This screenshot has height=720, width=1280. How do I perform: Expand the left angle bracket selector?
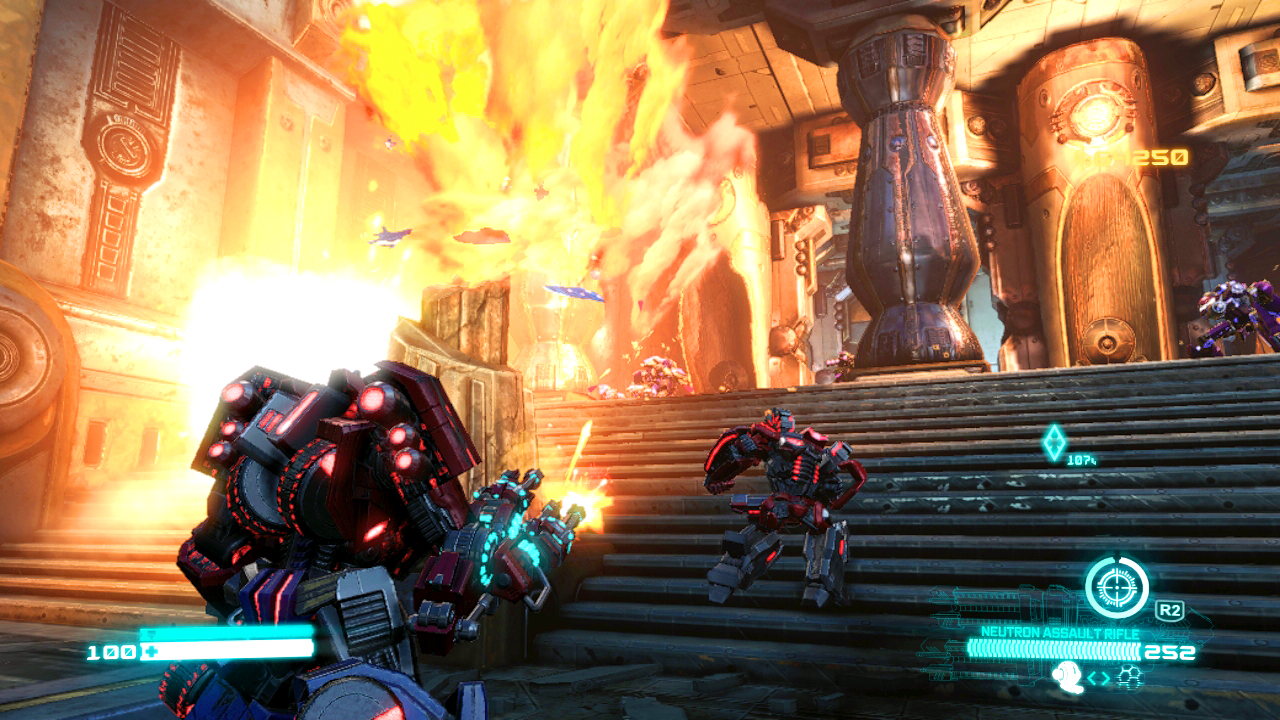(x=1092, y=676)
